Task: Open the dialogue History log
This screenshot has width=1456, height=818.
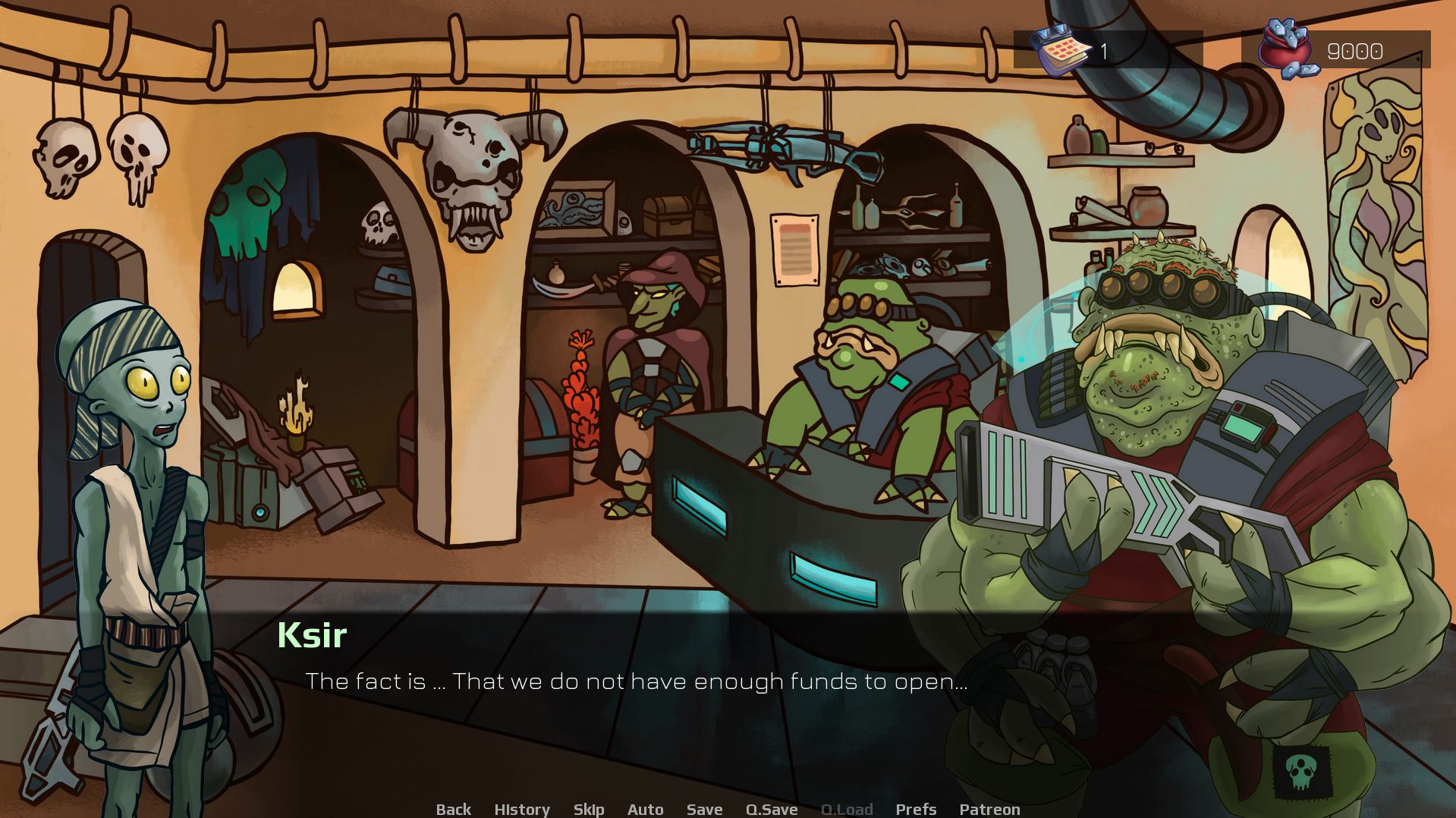Action: pyautogui.click(x=522, y=809)
